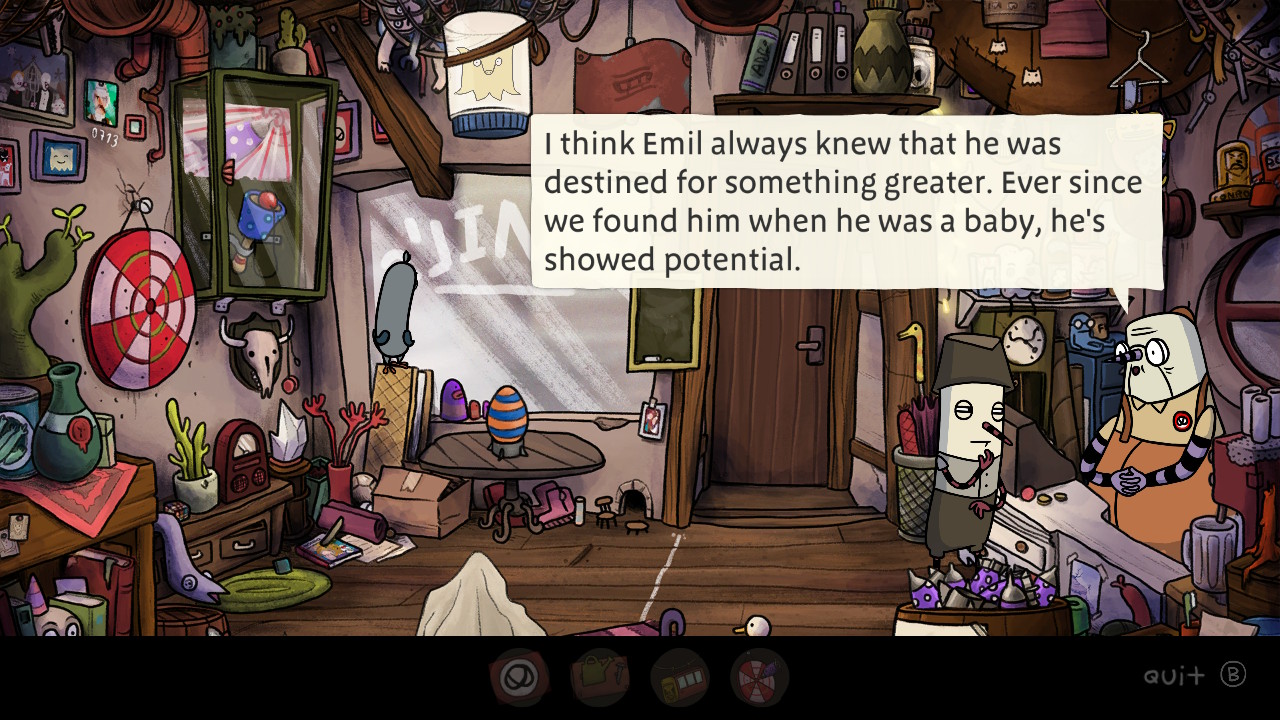Viewport: 1280px width, 720px height.
Task: Open the inventory bag icon in the toolbar
Action: point(600,678)
